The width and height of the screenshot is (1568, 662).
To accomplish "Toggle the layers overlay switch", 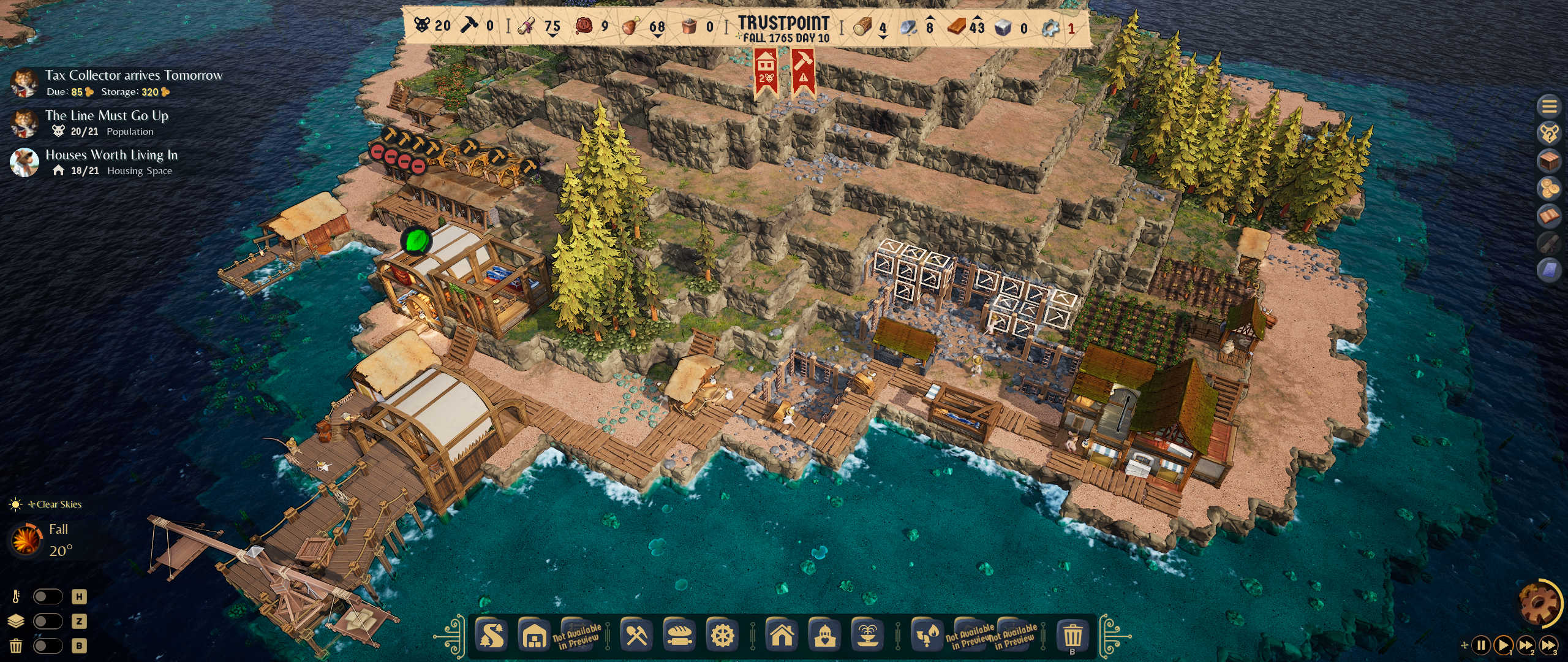I will point(48,621).
